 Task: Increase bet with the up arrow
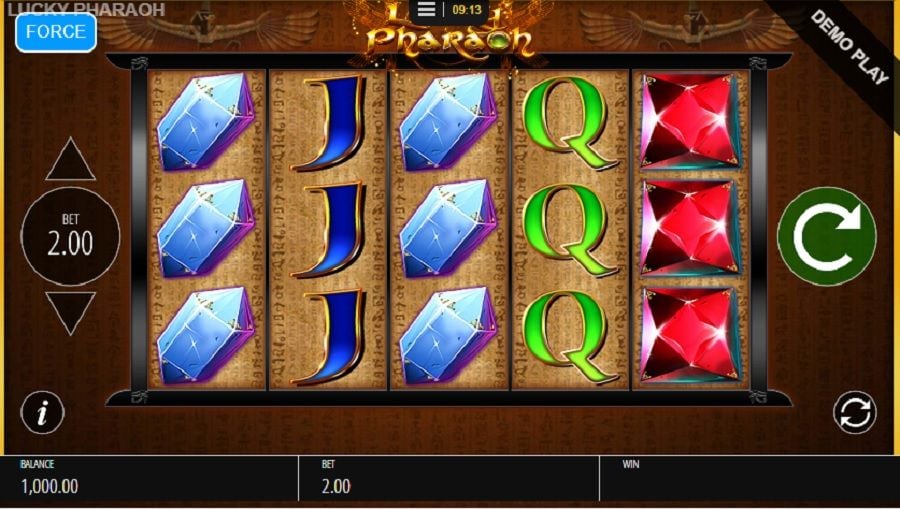click(70, 161)
